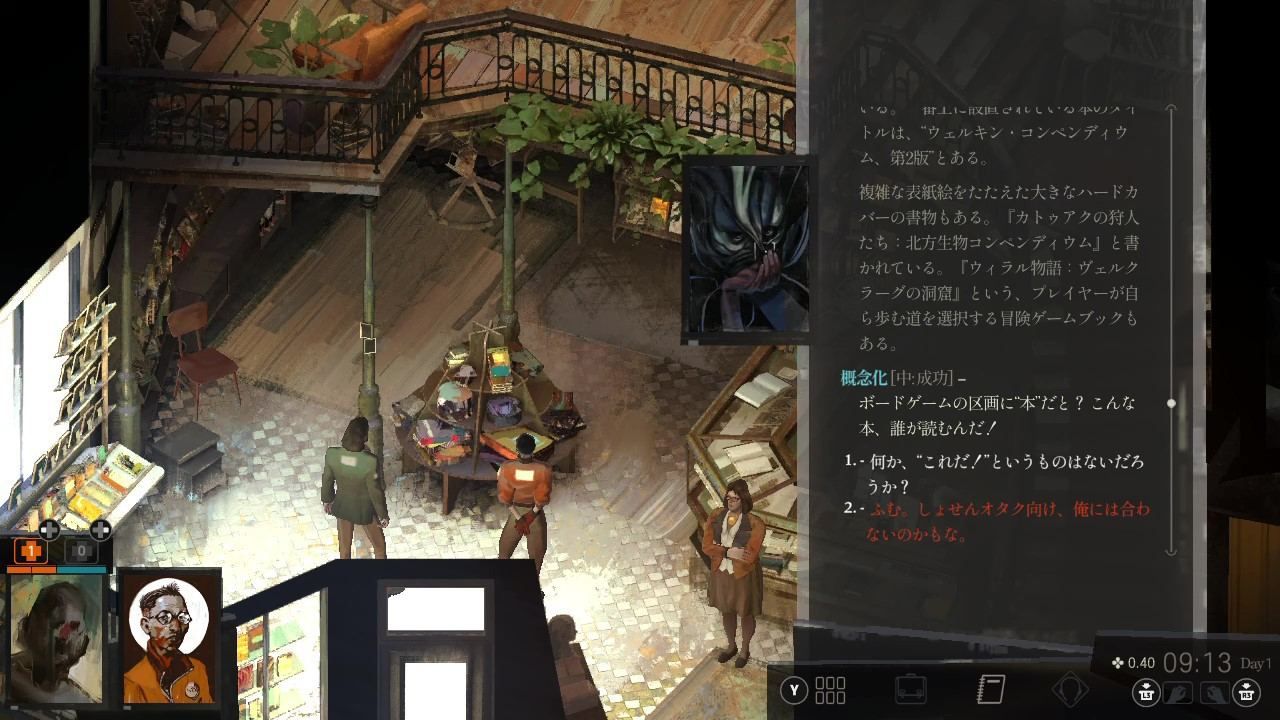Open the journal notebook icon
Viewport: 1280px width, 720px height.
[990, 688]
